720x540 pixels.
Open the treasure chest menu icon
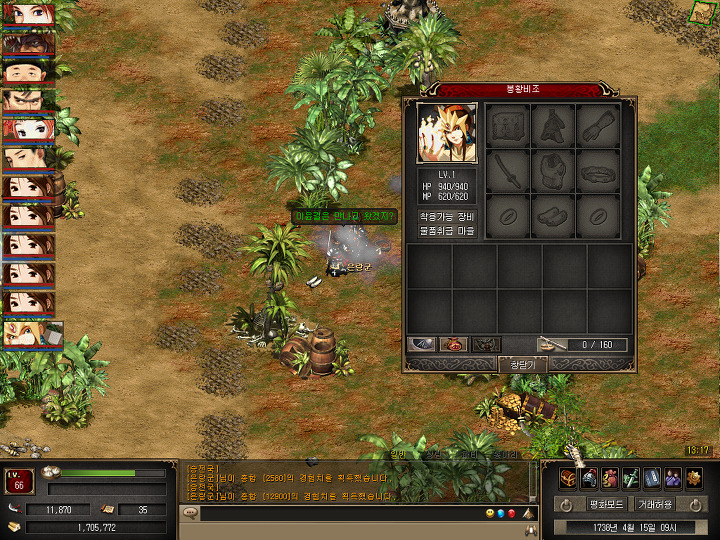569,478
